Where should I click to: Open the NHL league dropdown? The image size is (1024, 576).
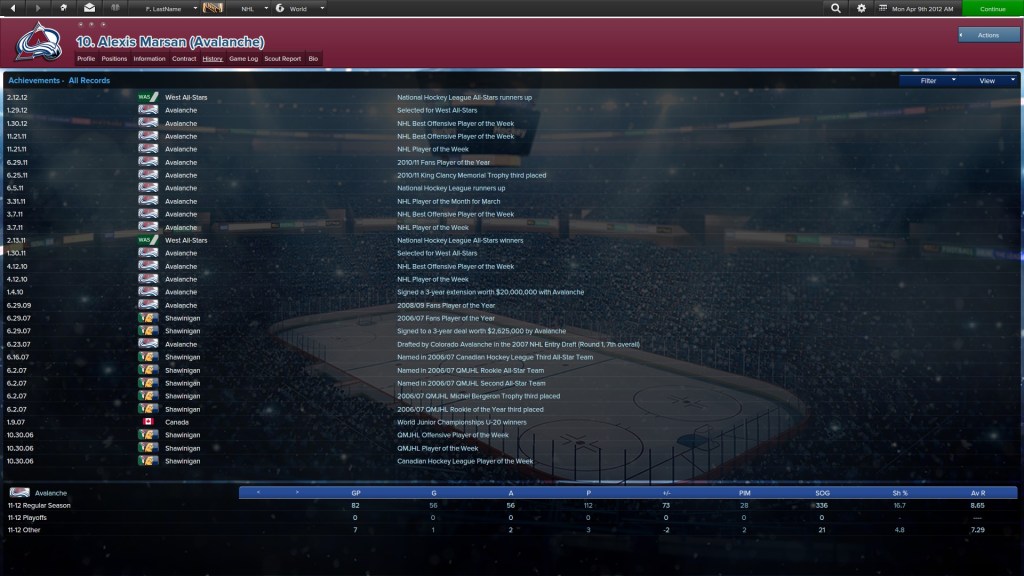(x=252, y=8)
